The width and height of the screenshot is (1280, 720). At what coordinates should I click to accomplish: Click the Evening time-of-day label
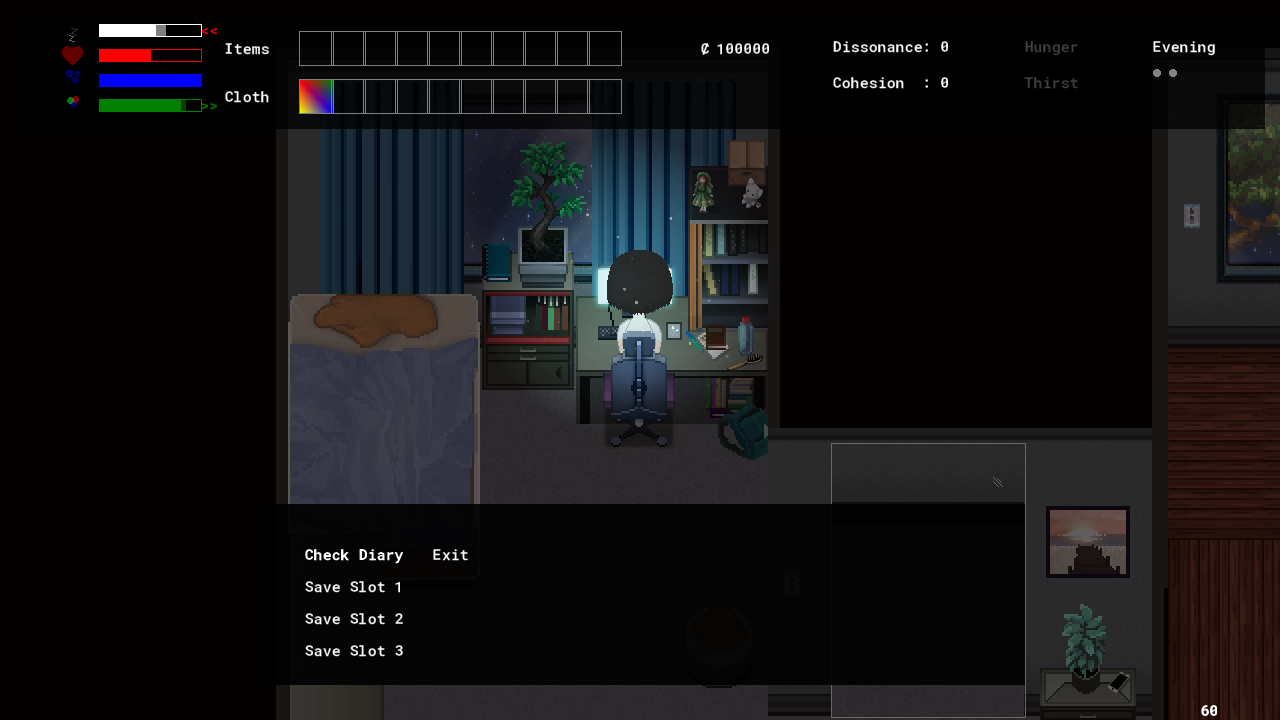[x=1184, y=46]
